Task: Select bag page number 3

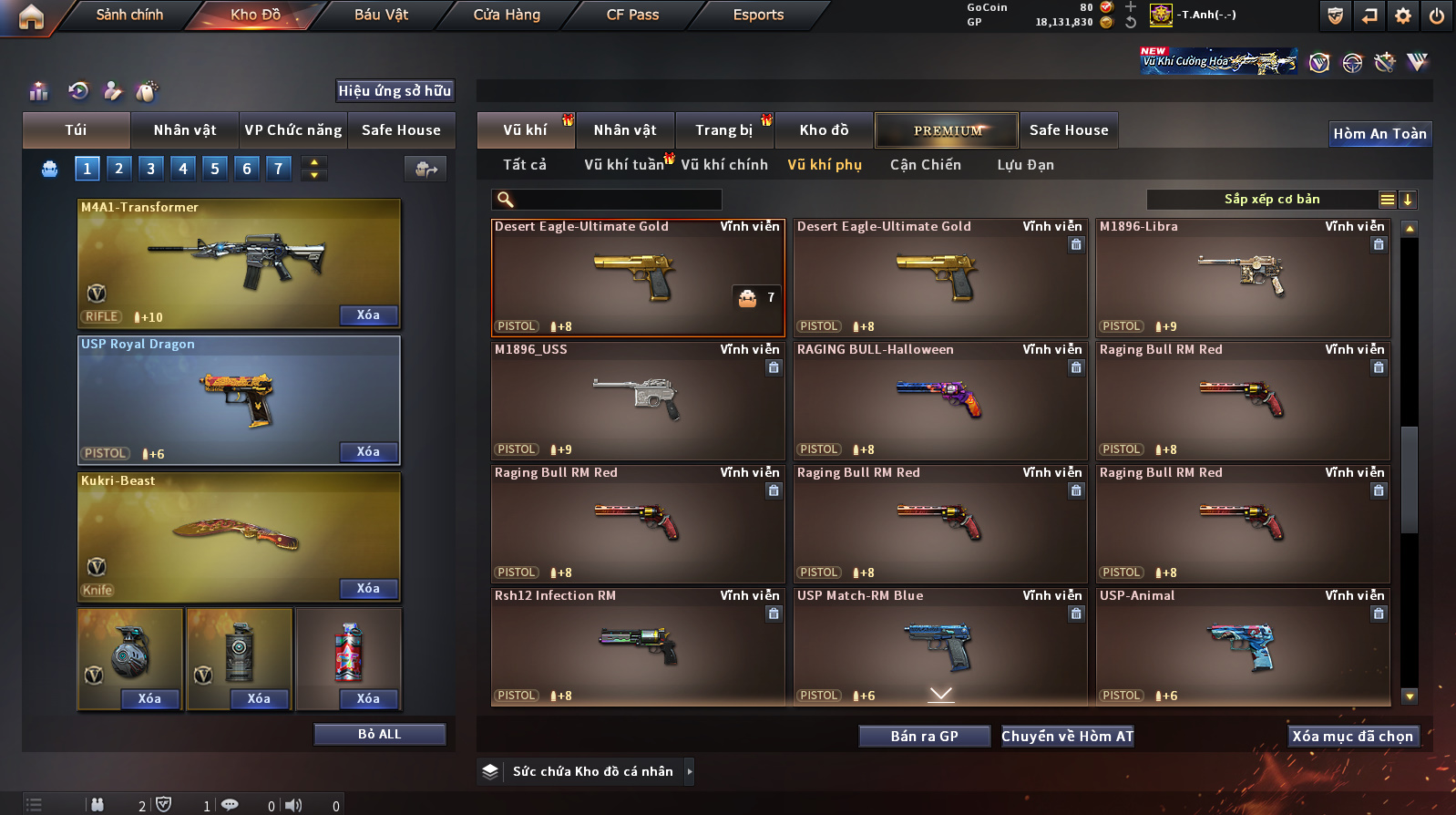Action: (150, 169)
